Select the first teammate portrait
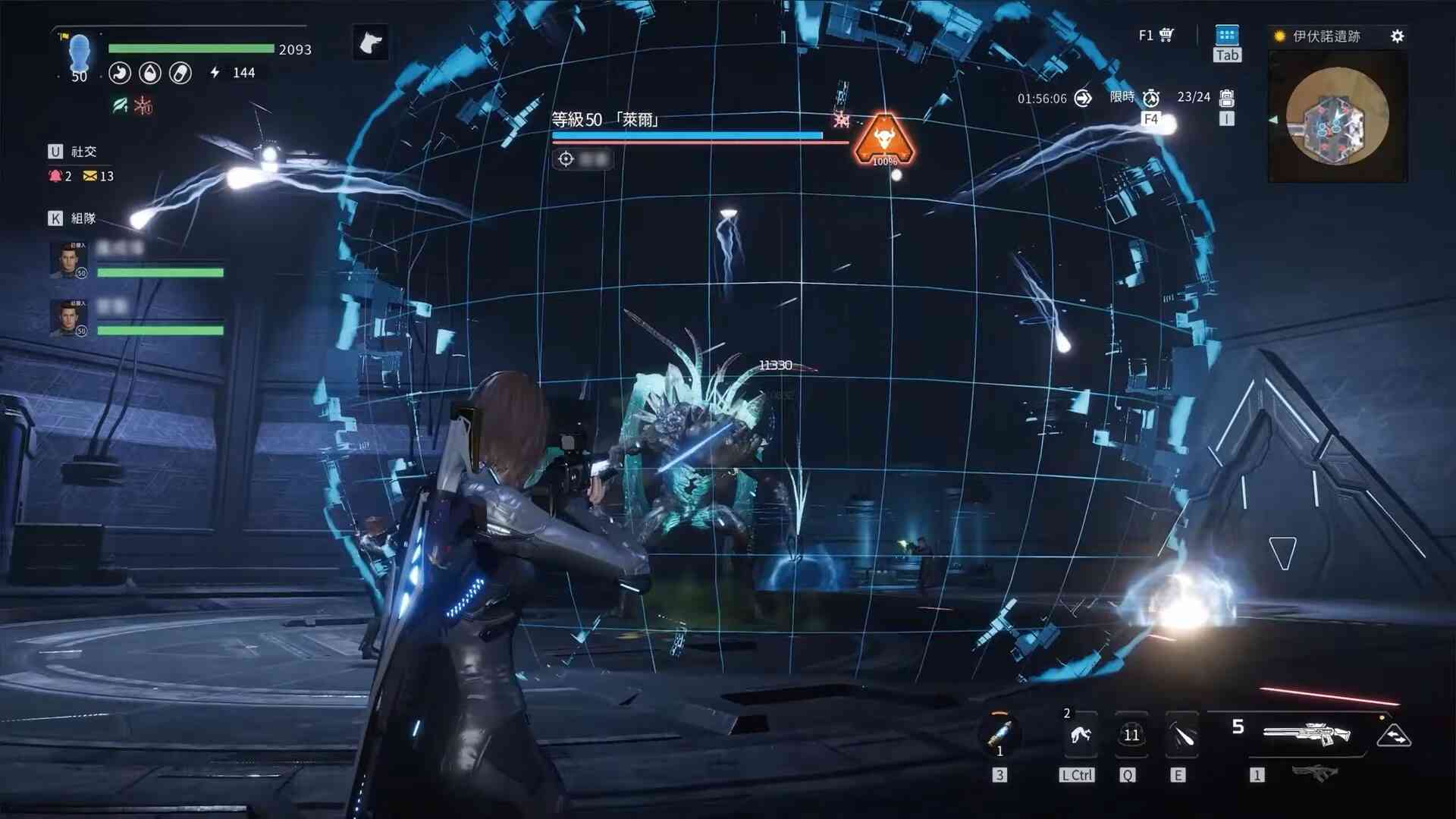Screen dimensions: 1456x819 68,260
